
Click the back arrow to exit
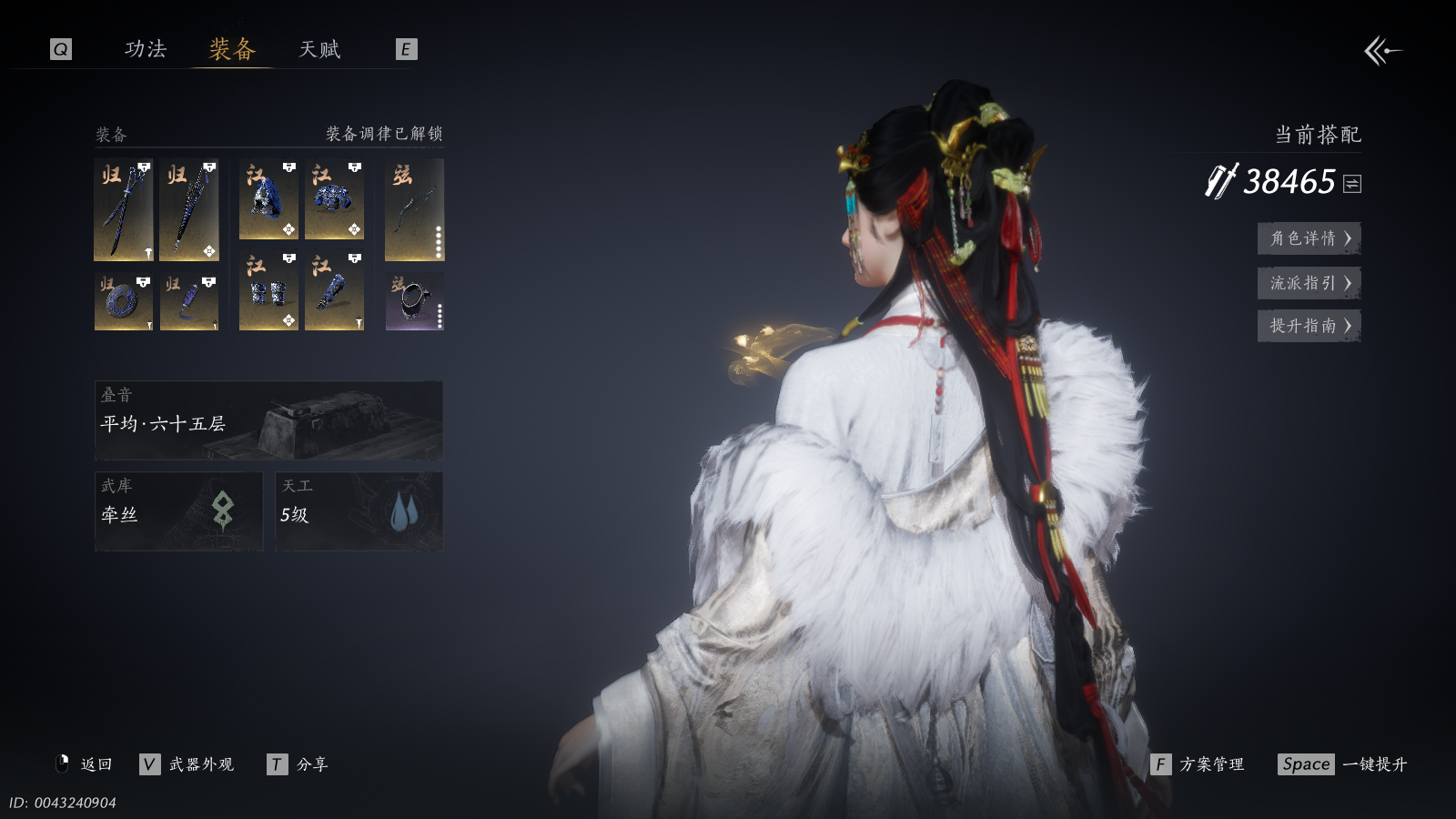1382,51
